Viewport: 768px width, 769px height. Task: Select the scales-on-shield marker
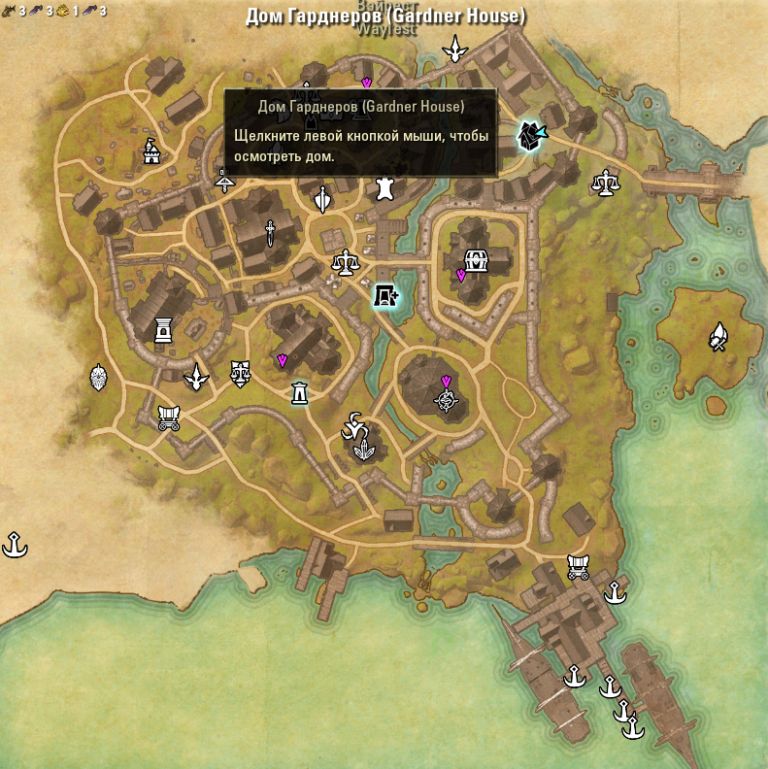[240, 374]
